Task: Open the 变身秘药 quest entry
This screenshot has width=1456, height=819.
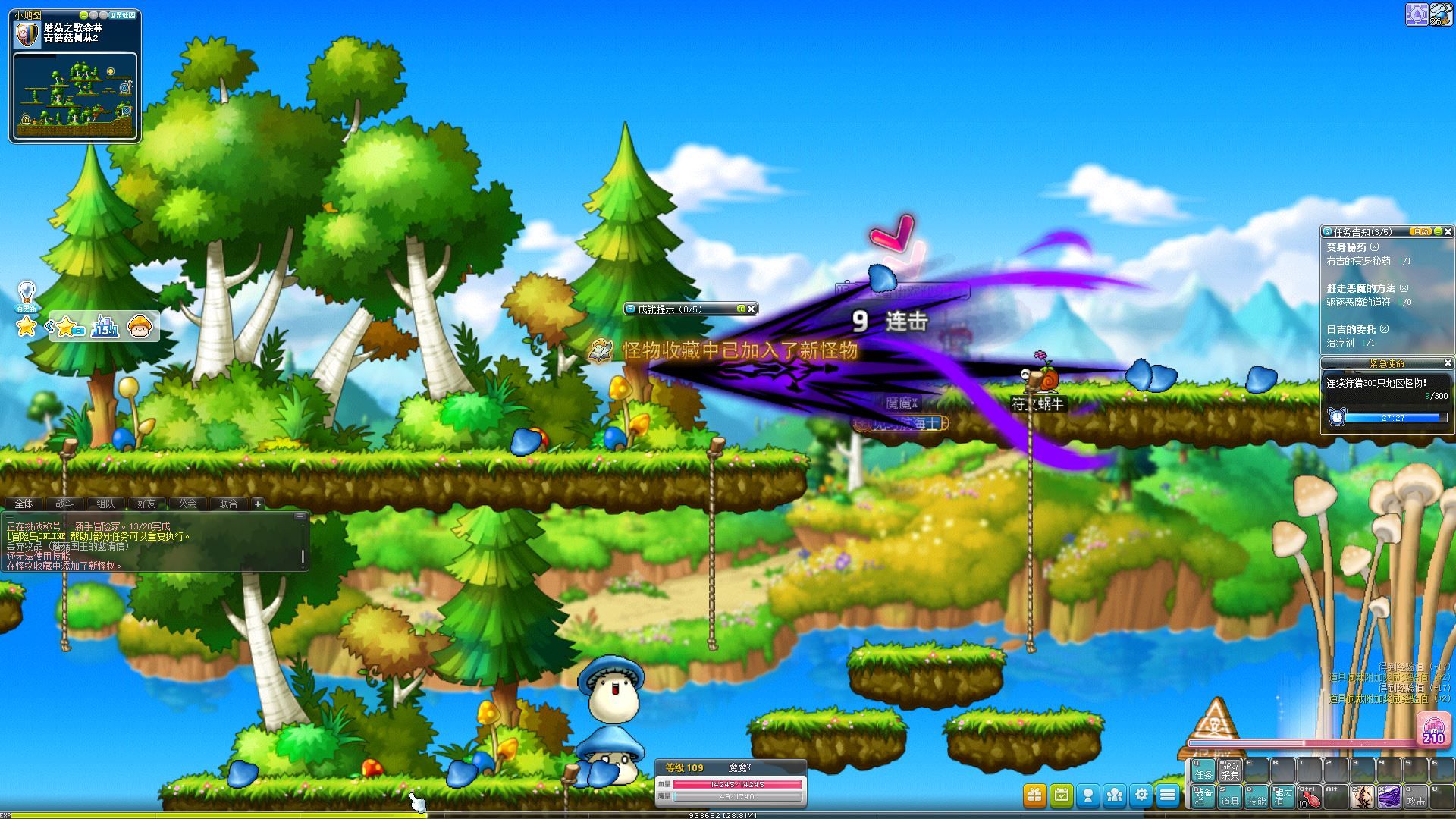Action: tap(1346, 247)
